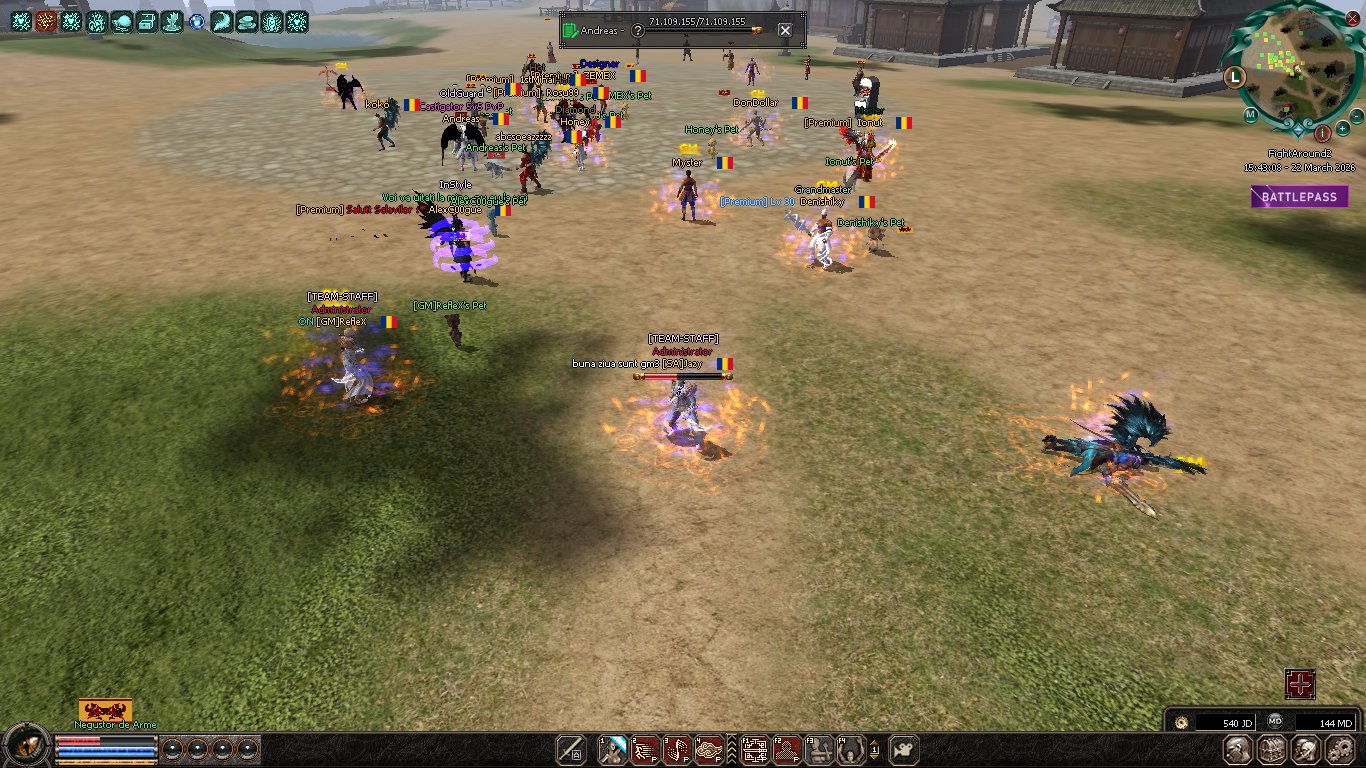Open the camera icon on the hotbar
The height and width of the screenshot is (768, 1366).
tap(904, 749)
